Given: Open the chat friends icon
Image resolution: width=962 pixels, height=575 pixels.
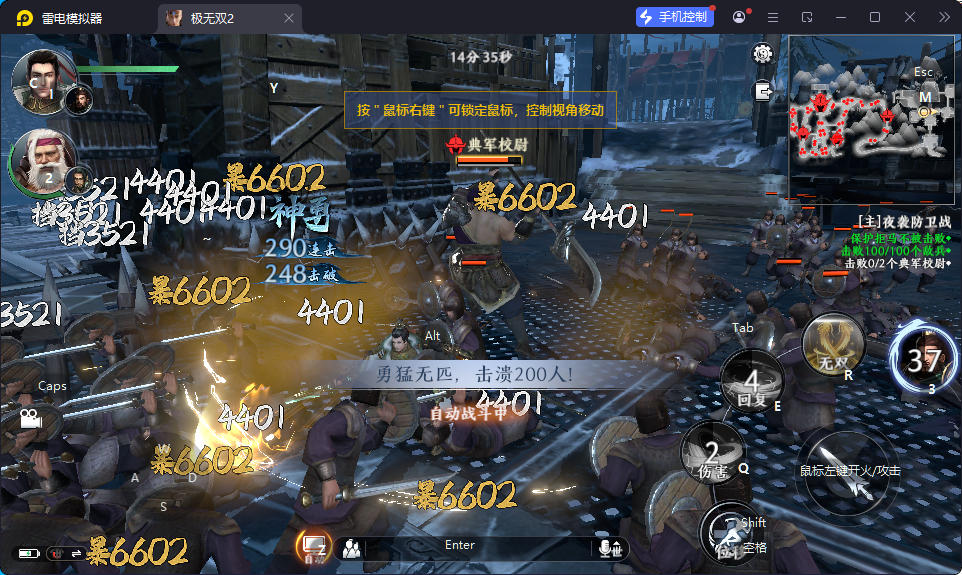Looking at the screenshot, I should [351, 547].
